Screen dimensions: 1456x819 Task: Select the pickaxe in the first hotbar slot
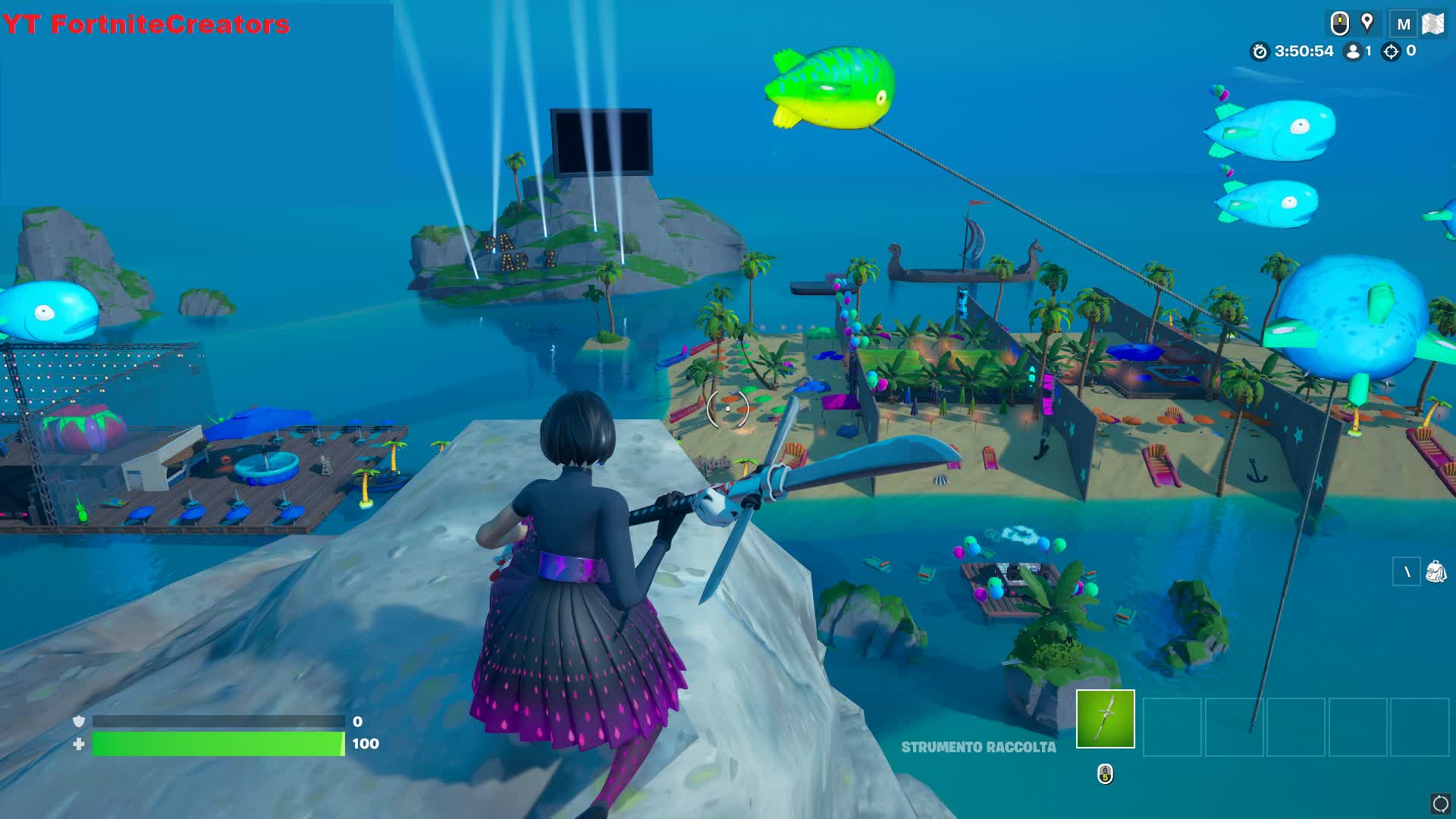(1105, 719)
